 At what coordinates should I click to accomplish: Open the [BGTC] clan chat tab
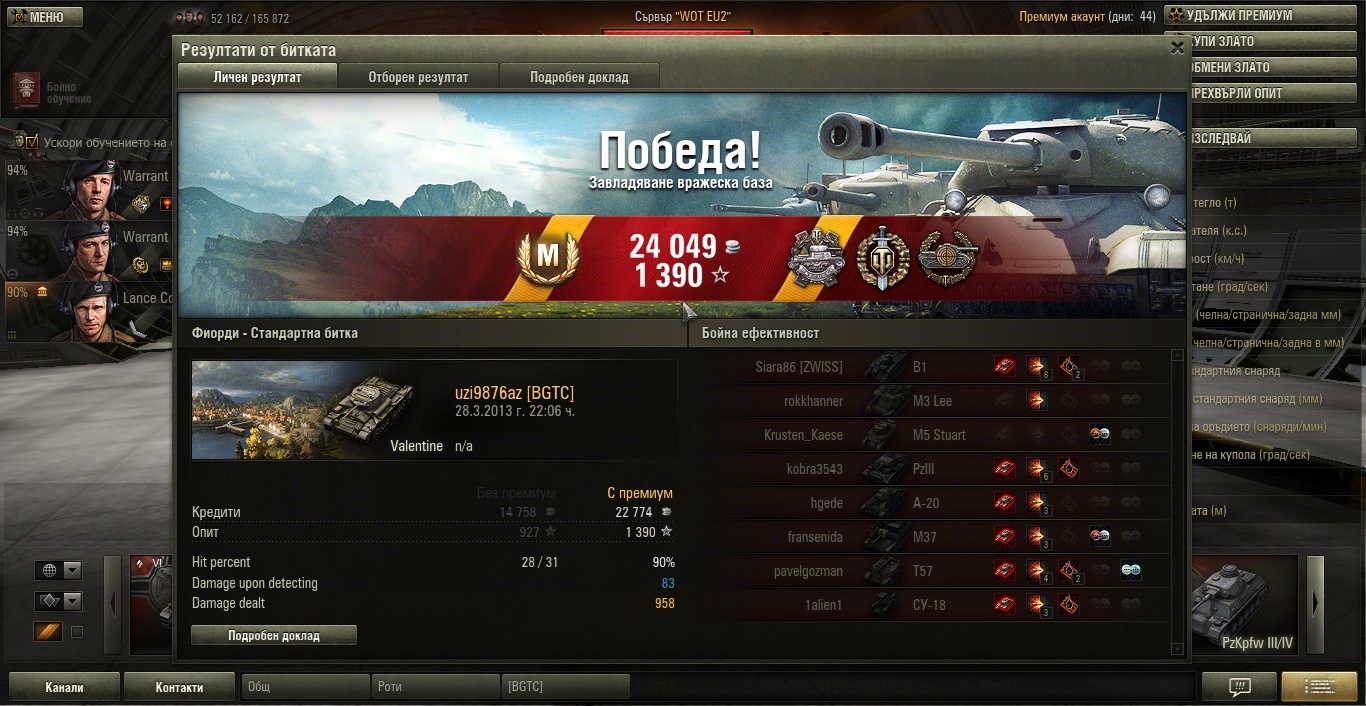[565, 687]
